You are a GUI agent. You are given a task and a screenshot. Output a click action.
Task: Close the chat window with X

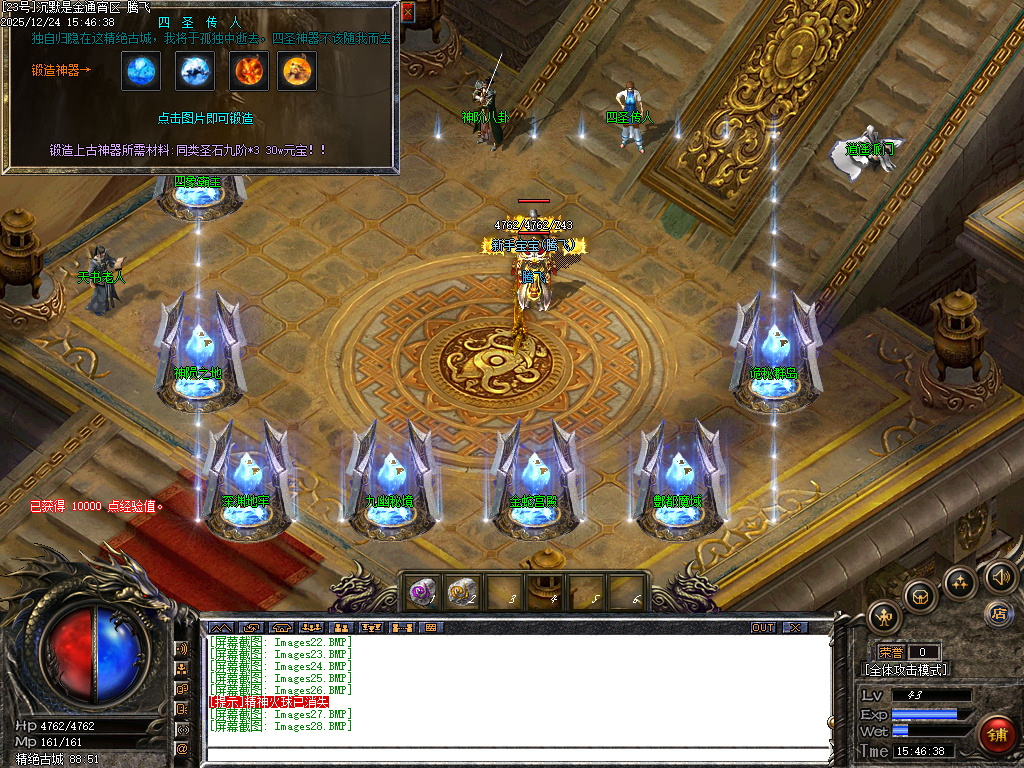coord(794,628)
